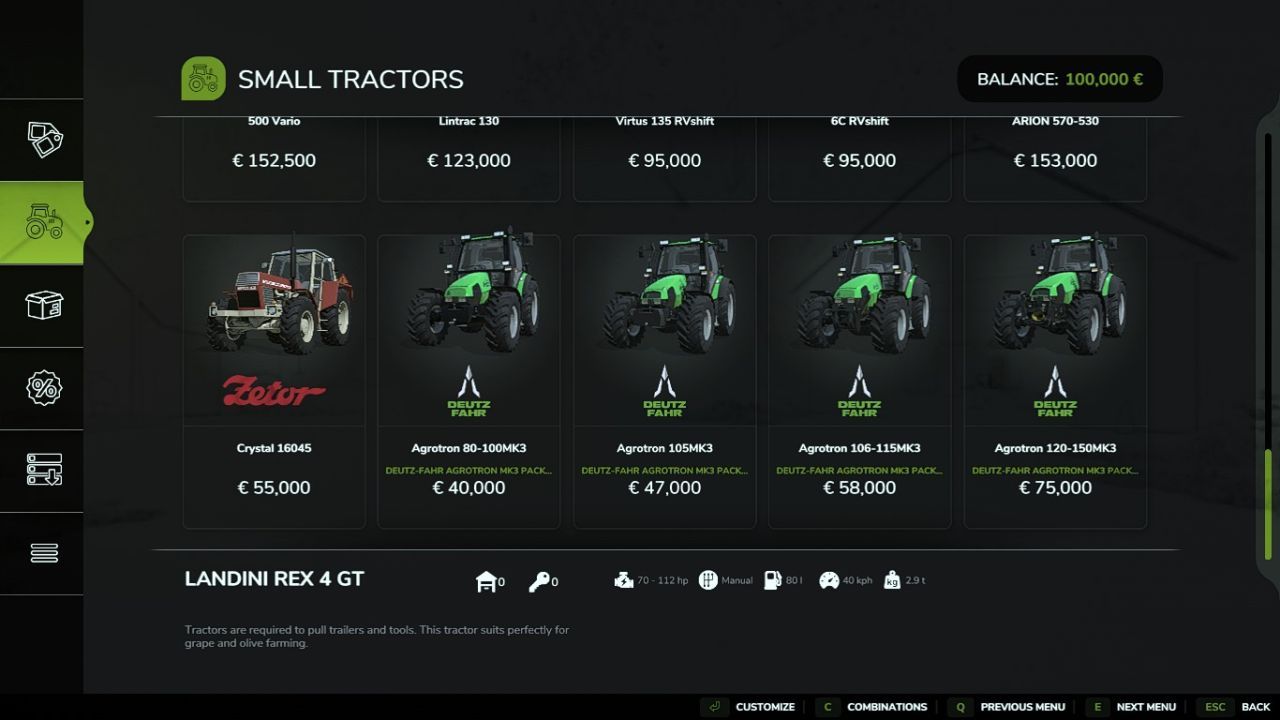
Task: Click the engine power icon showing 70-112 hp
Action: (621, 579)
